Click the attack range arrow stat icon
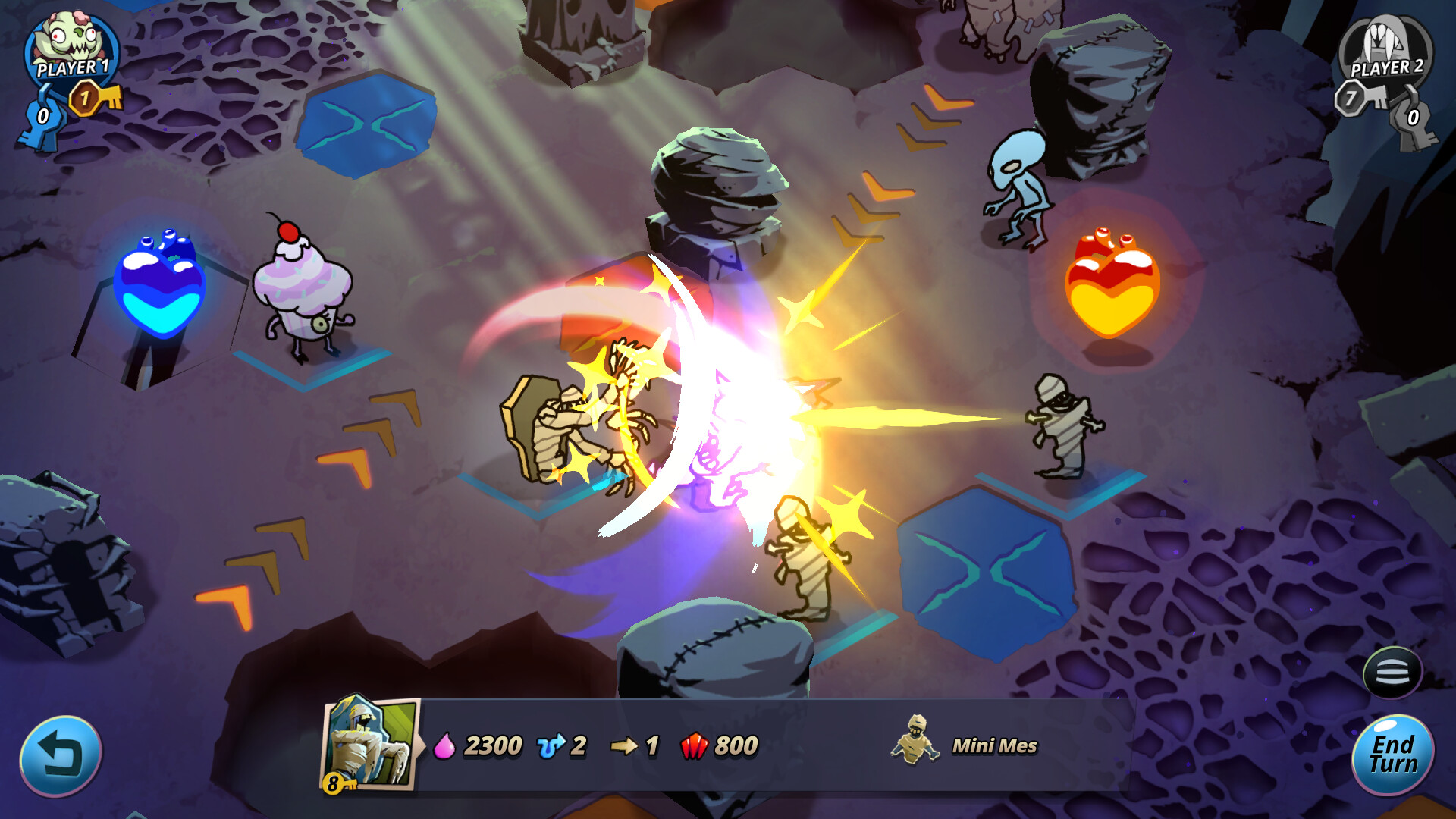Image resolution: width=1456 pixels, height=819 pixels. pyautogui.click(x=626, y=747)
